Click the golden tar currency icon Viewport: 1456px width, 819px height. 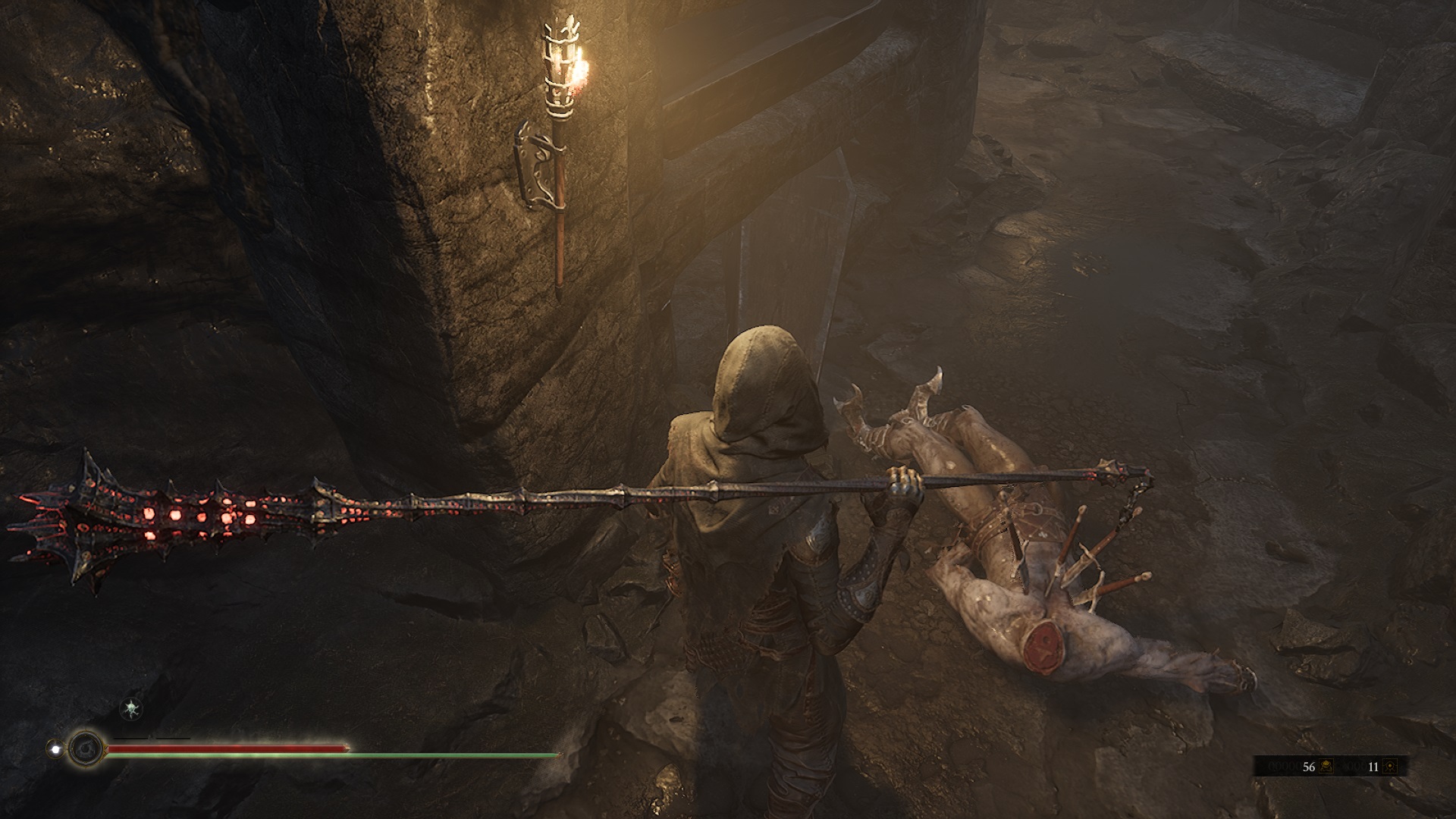[1328, 767]
